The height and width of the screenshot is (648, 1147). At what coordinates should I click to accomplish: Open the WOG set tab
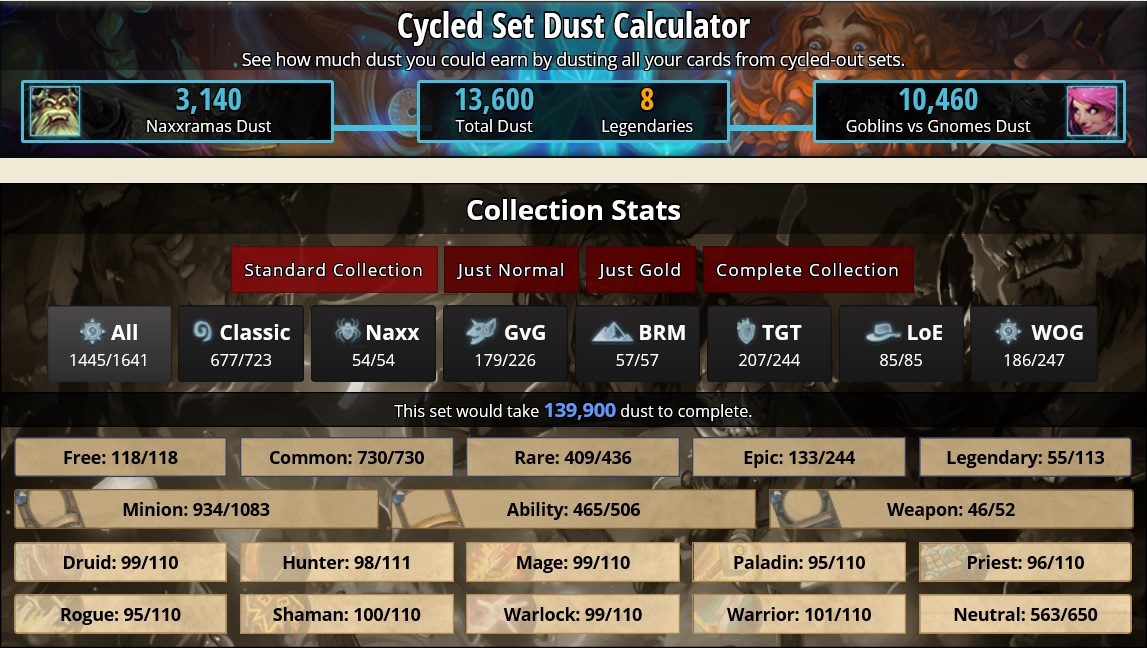coord(1034,344)
